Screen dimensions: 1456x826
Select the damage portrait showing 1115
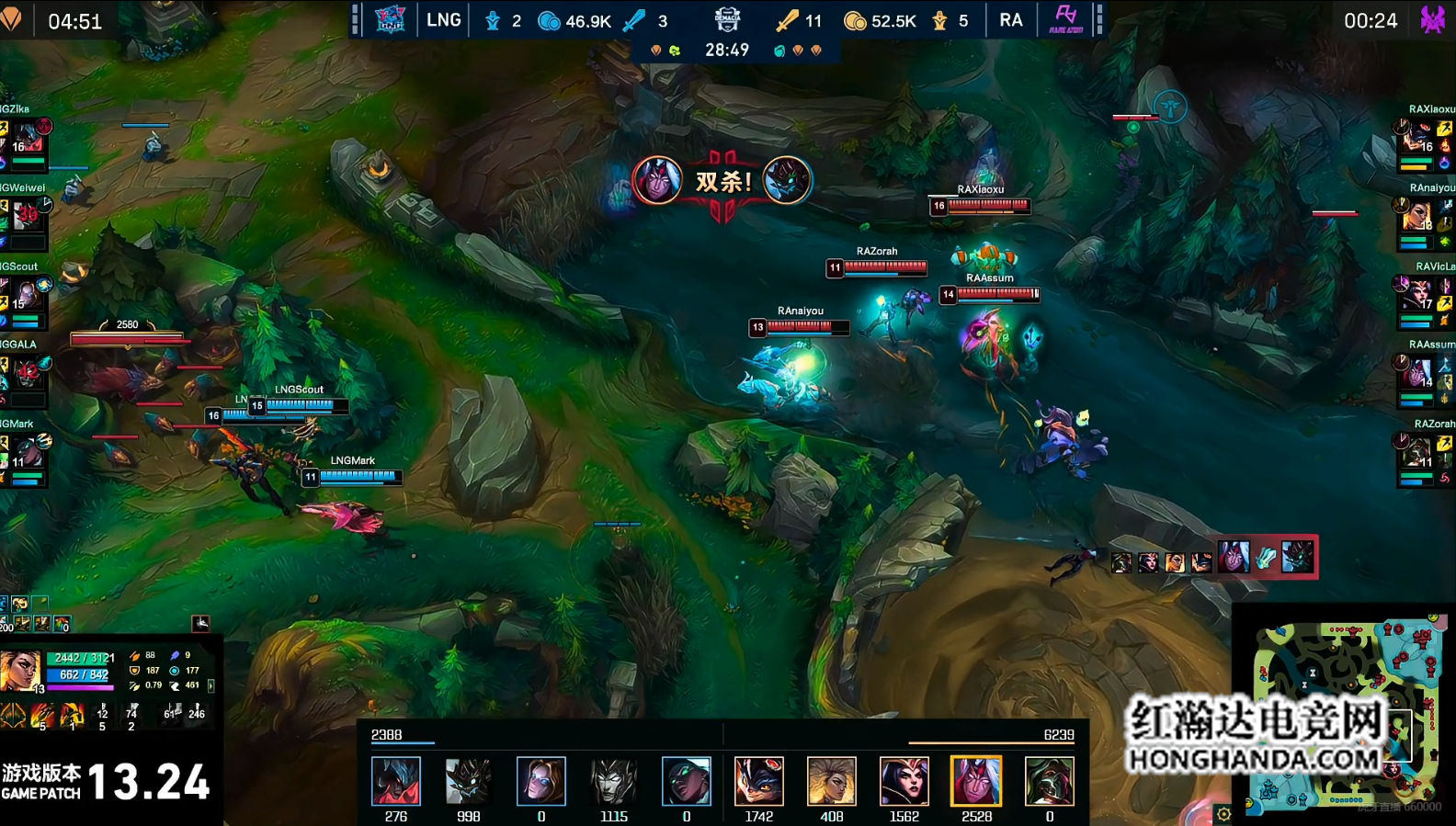tap(614, 781)
